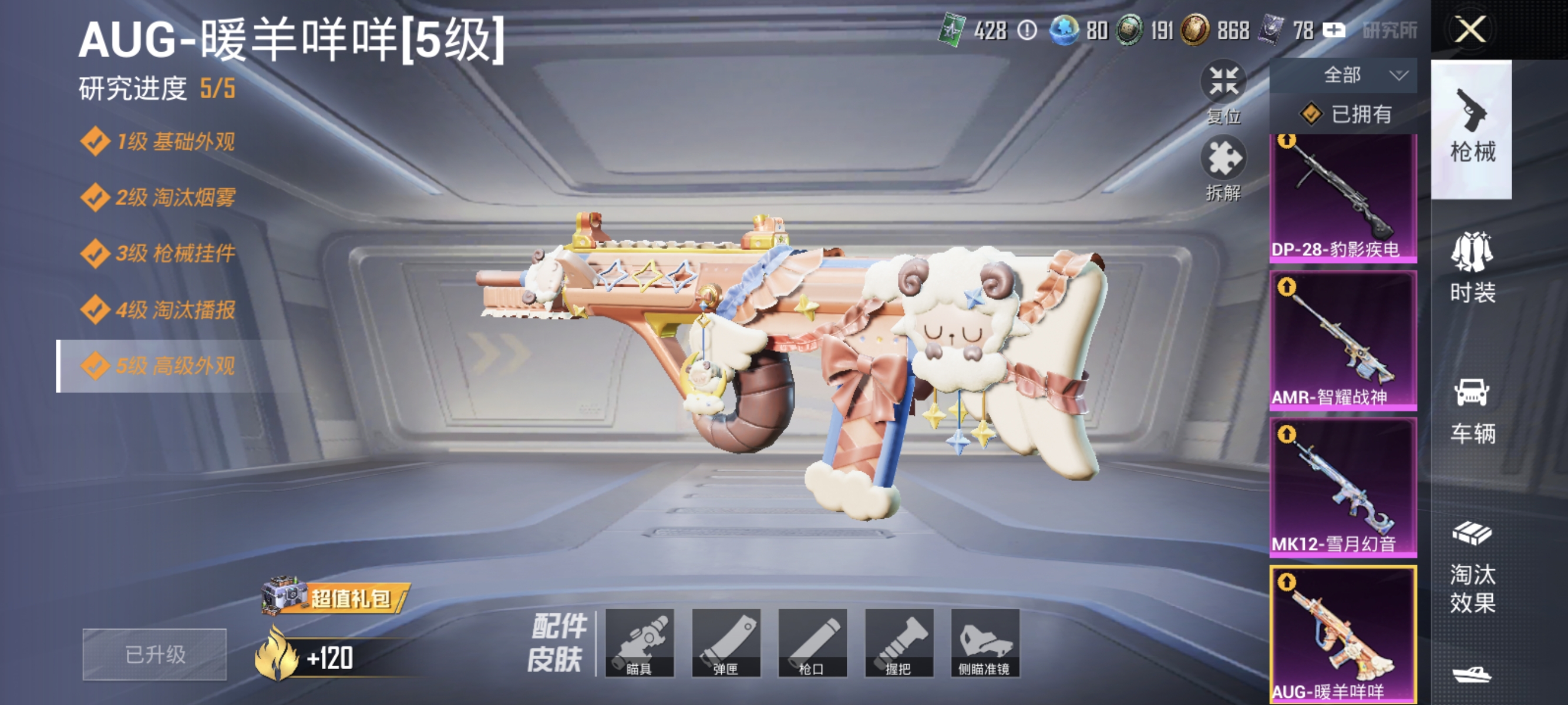
Task: Click the 4级 淘汰播报 checkmark
Action: (95, 309)
